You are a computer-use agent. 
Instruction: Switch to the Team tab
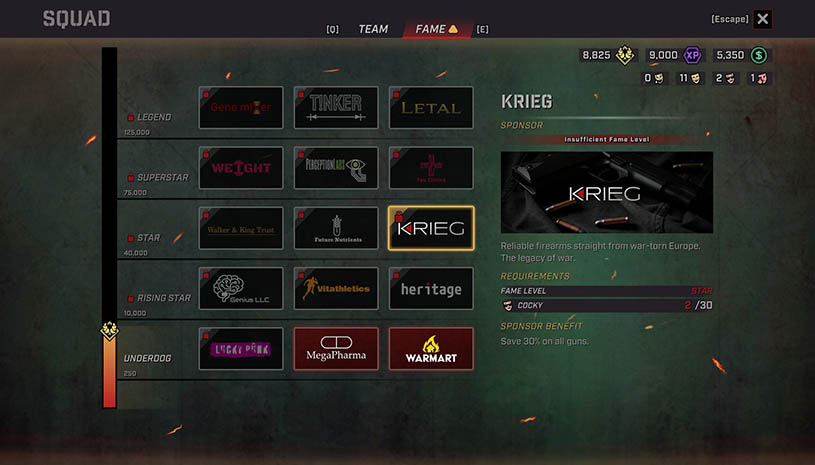click(373, 29)
